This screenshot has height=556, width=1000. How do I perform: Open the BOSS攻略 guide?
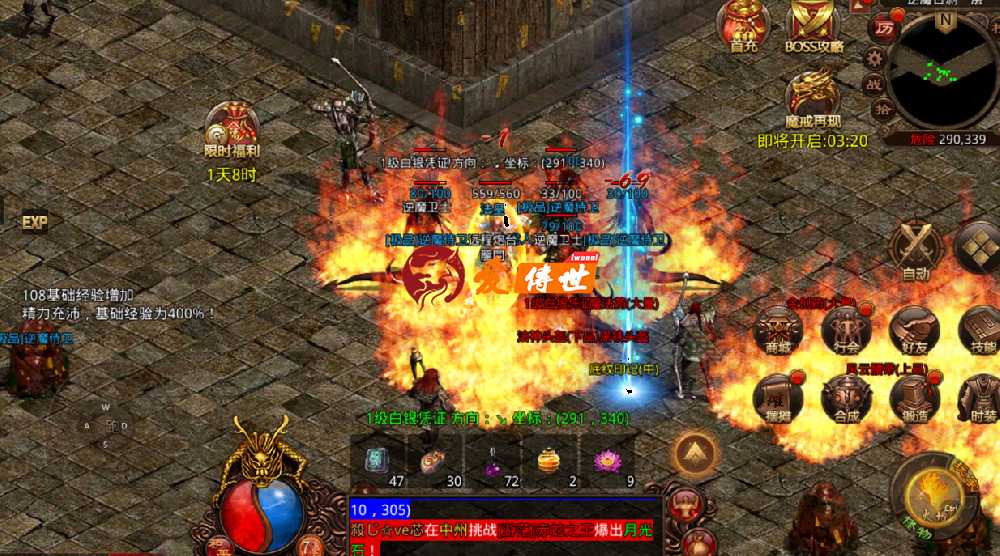[x=814, y=24]
